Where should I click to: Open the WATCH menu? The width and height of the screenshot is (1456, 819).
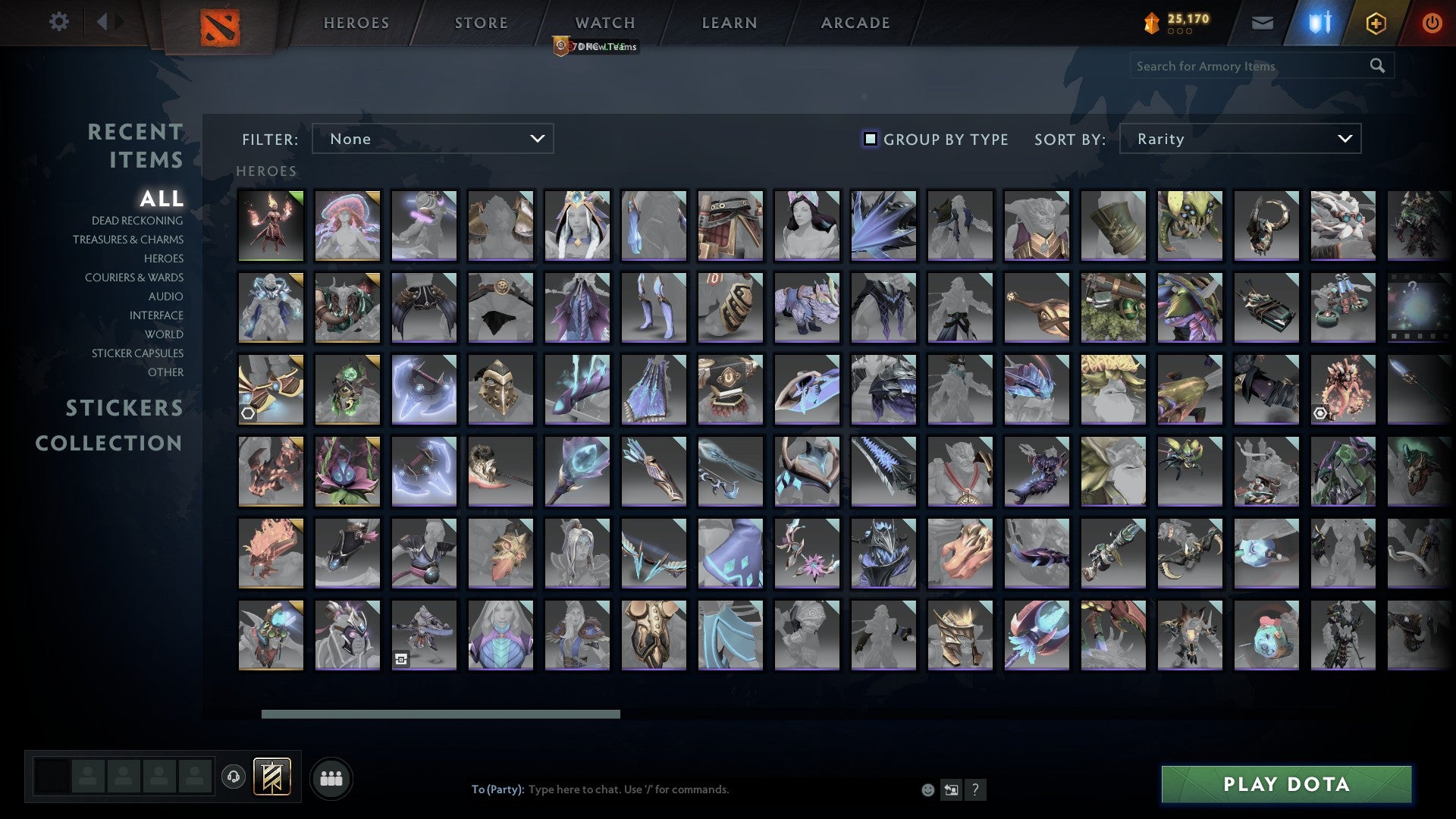(604, 23)
